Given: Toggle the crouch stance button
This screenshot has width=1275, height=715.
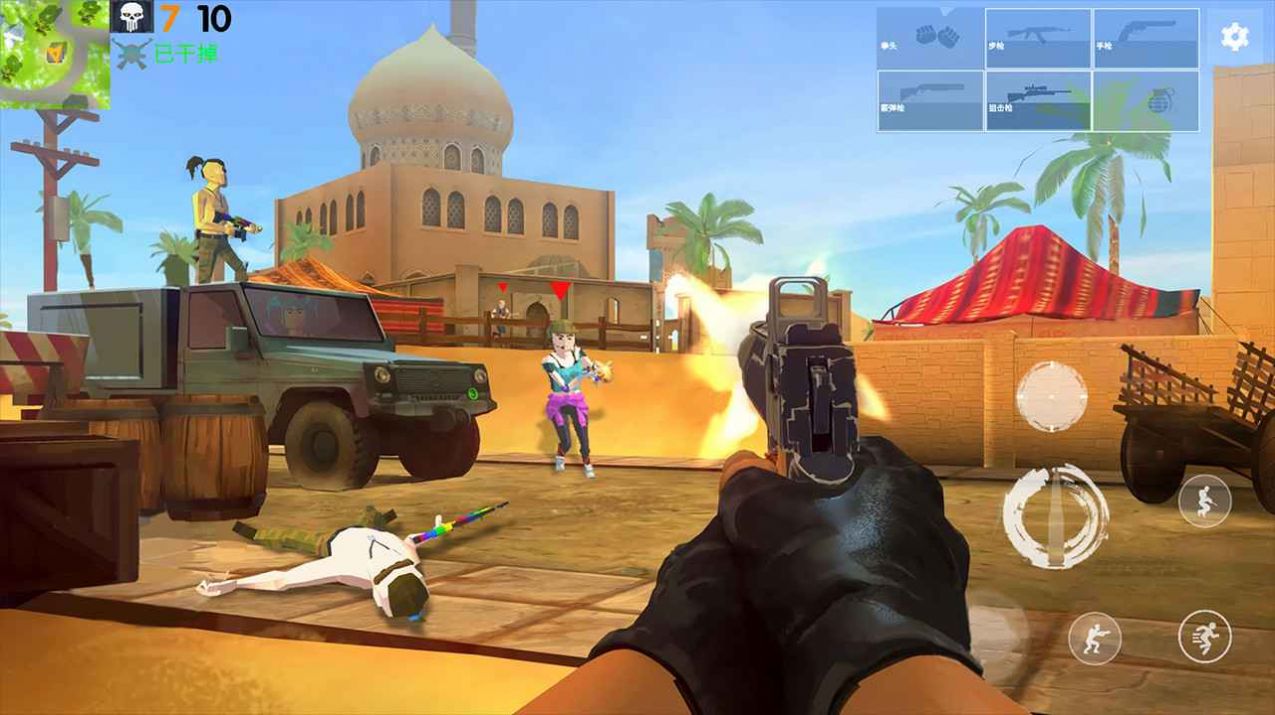Looking at the screenshot, I should pos(1094,637).
